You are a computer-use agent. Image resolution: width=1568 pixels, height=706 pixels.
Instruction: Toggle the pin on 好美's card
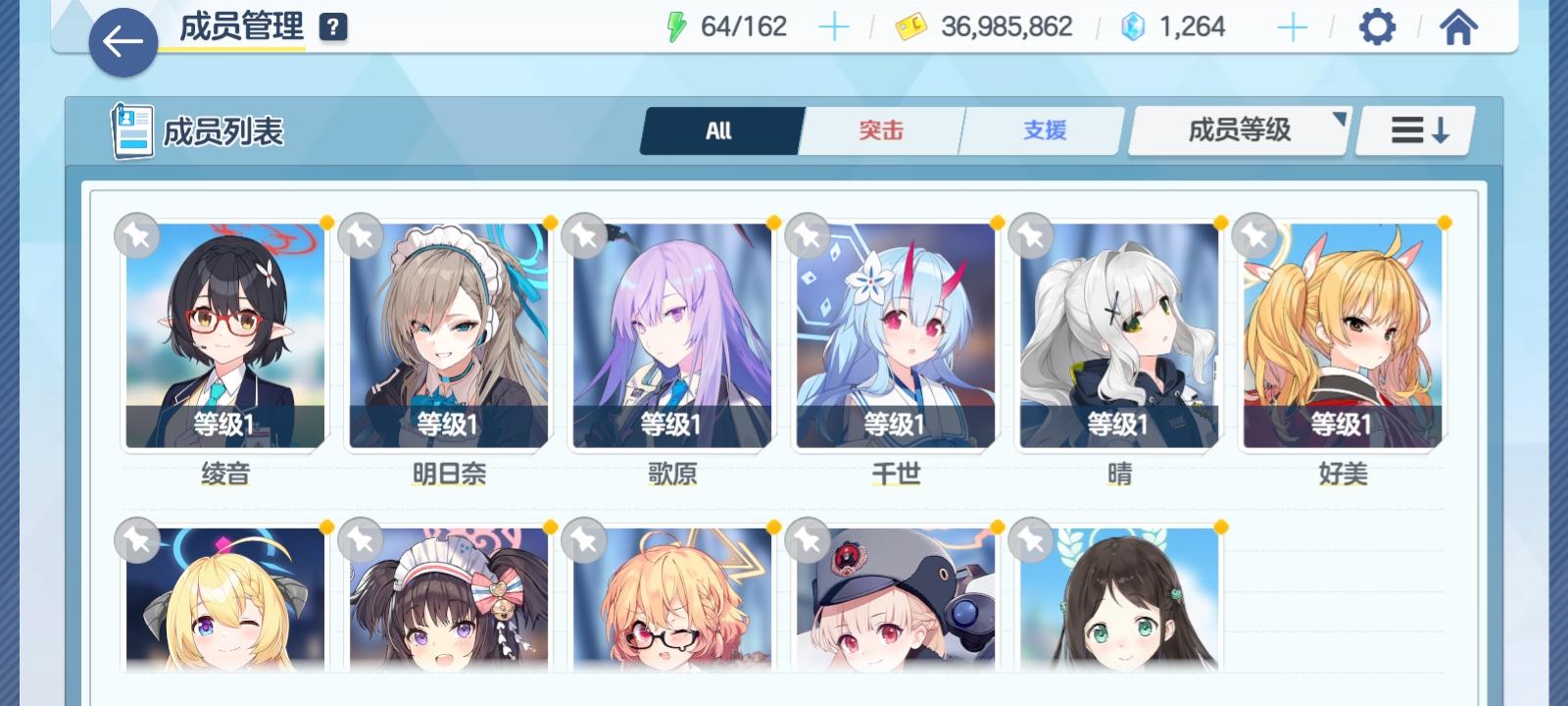click(x=1255, y=235)
